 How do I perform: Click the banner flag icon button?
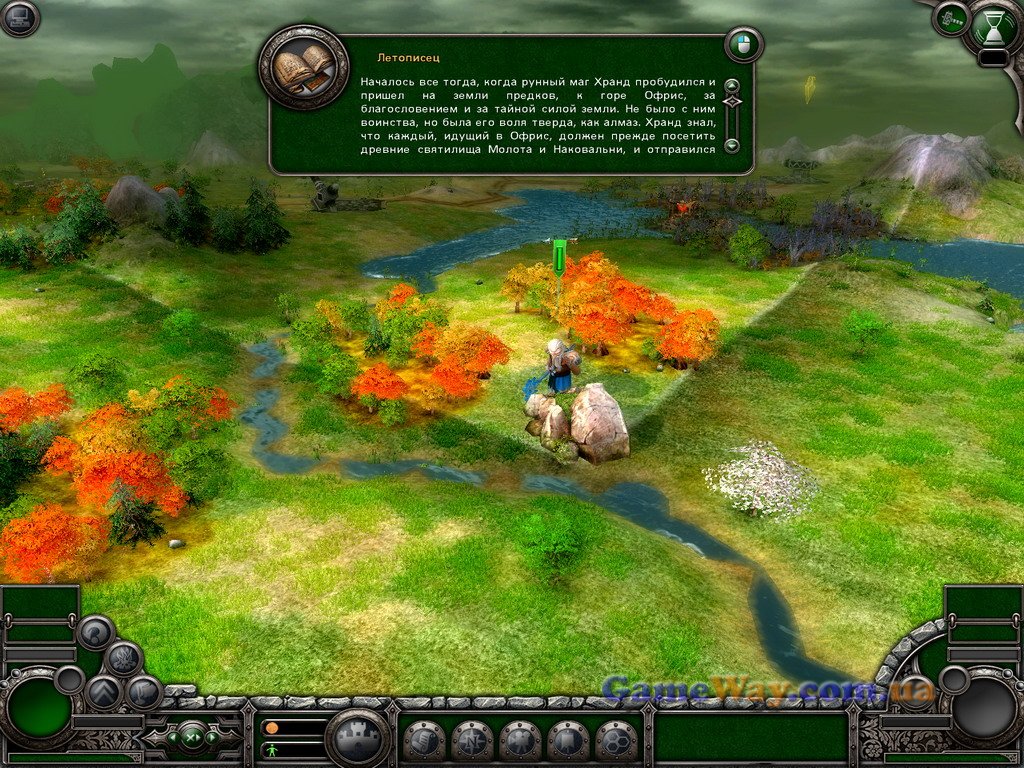point(568,741)
